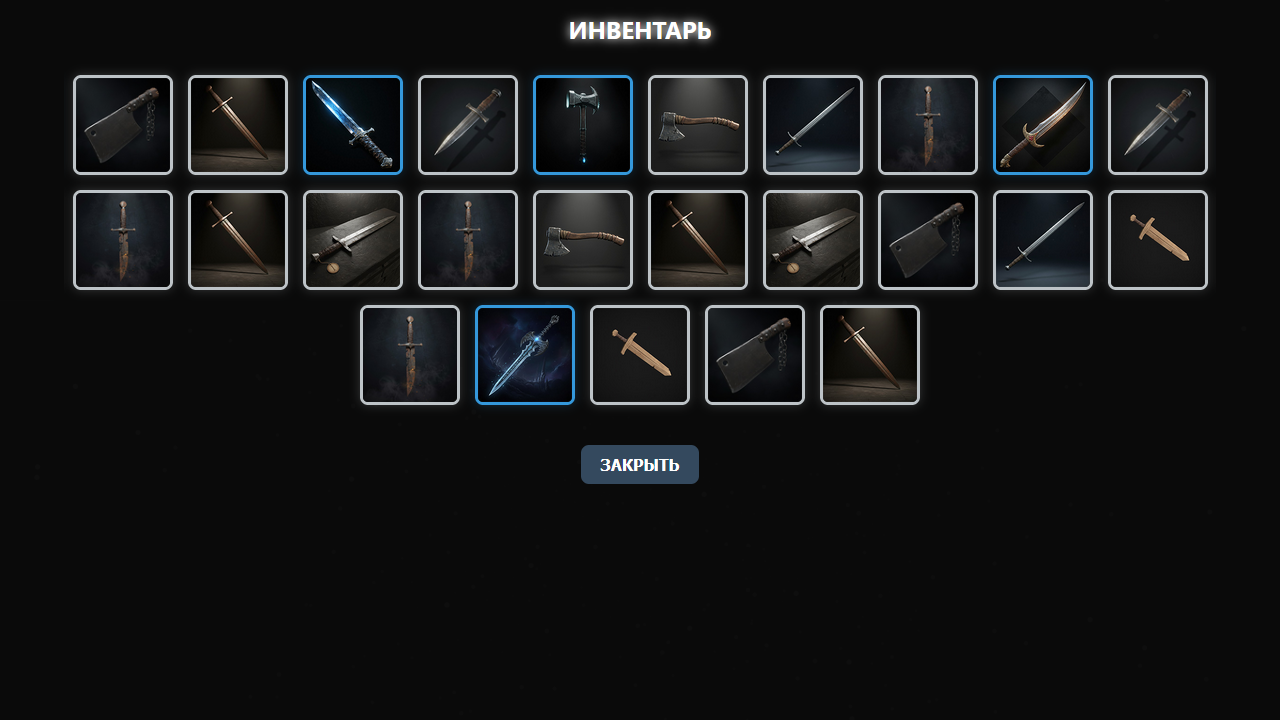Image resolution: width=1280 pixels, height=720 pixels.
Task: Click the ИНВЕНТАРЬ title text
Action: point(640,30)
